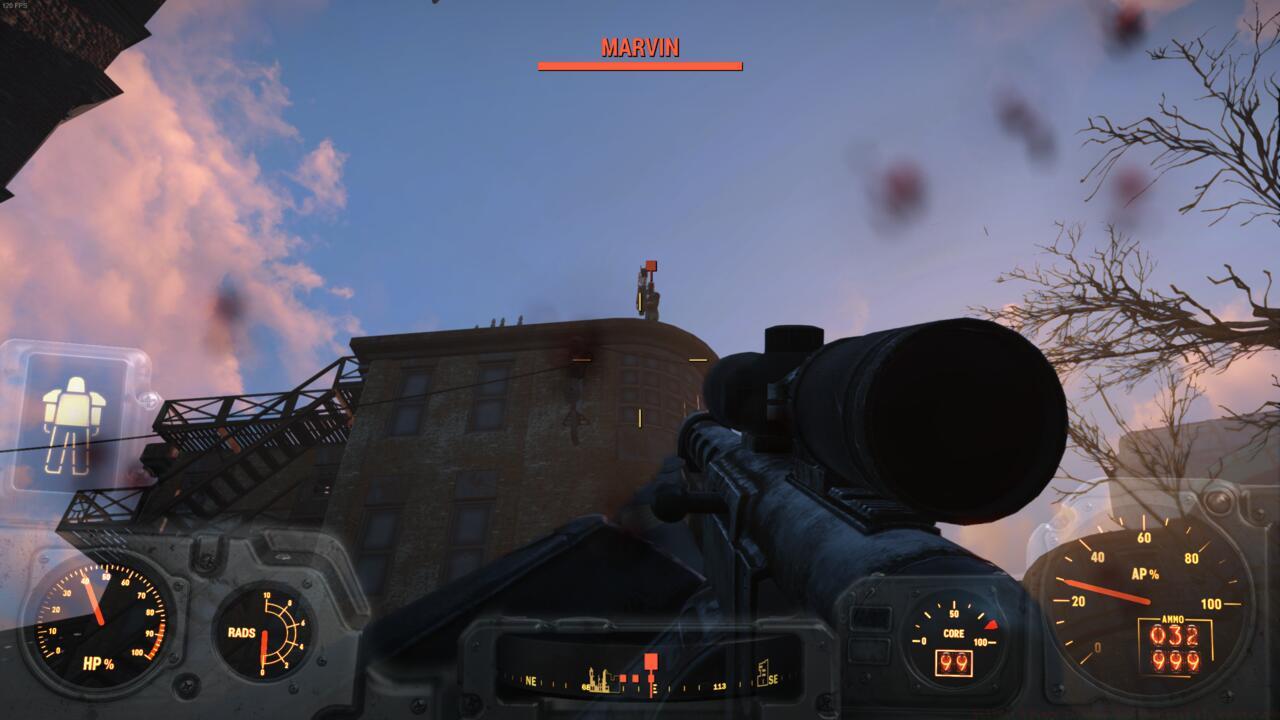Click the large red enemy blip on compass
Image resolution: width=1280 pixels, height=720 pixels.
[651, 660]
